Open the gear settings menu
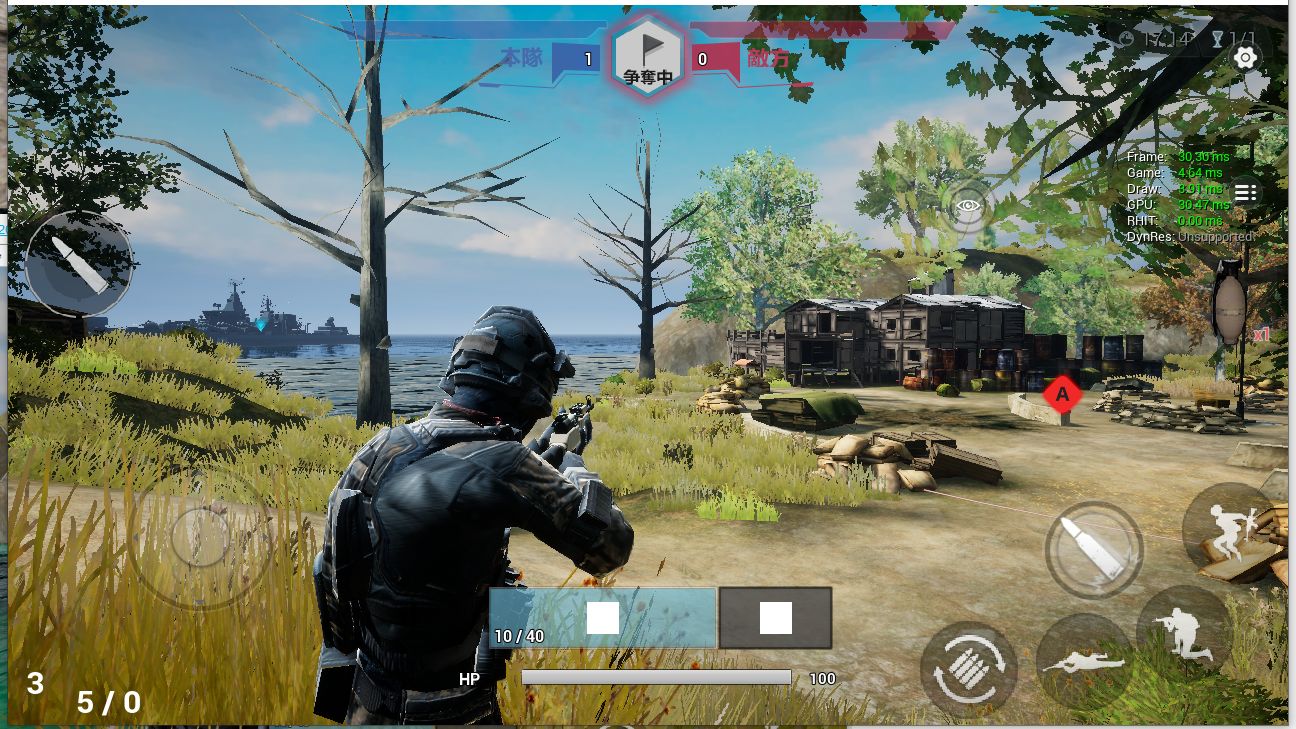Screen dimensions: 1296x729 [x=1245, y=58]
